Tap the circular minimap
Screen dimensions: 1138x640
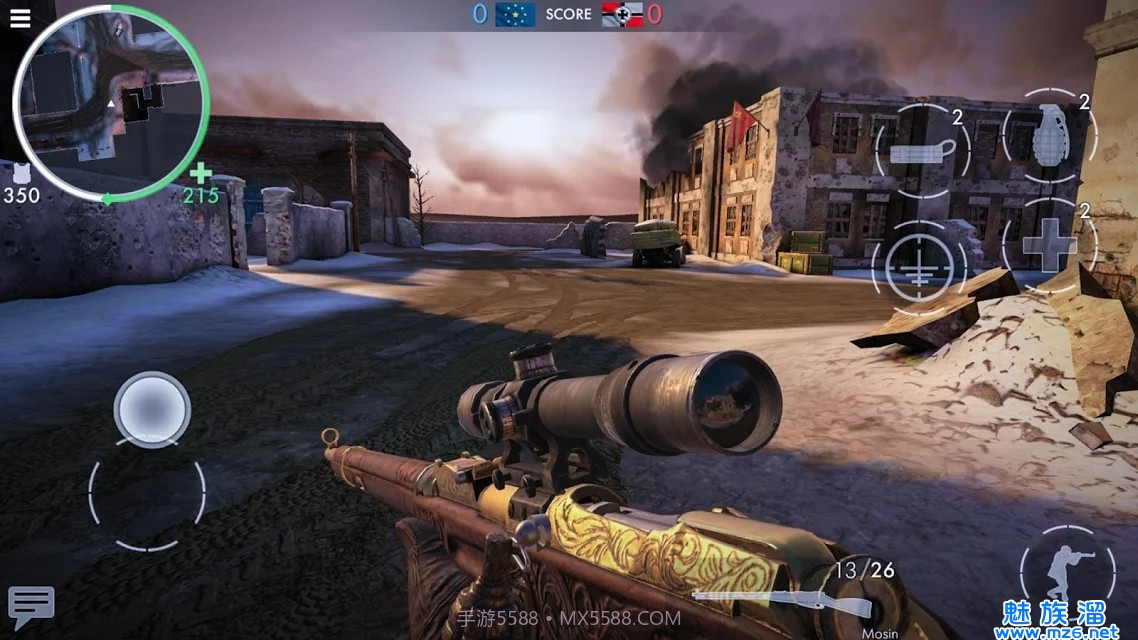pos(110,103)
